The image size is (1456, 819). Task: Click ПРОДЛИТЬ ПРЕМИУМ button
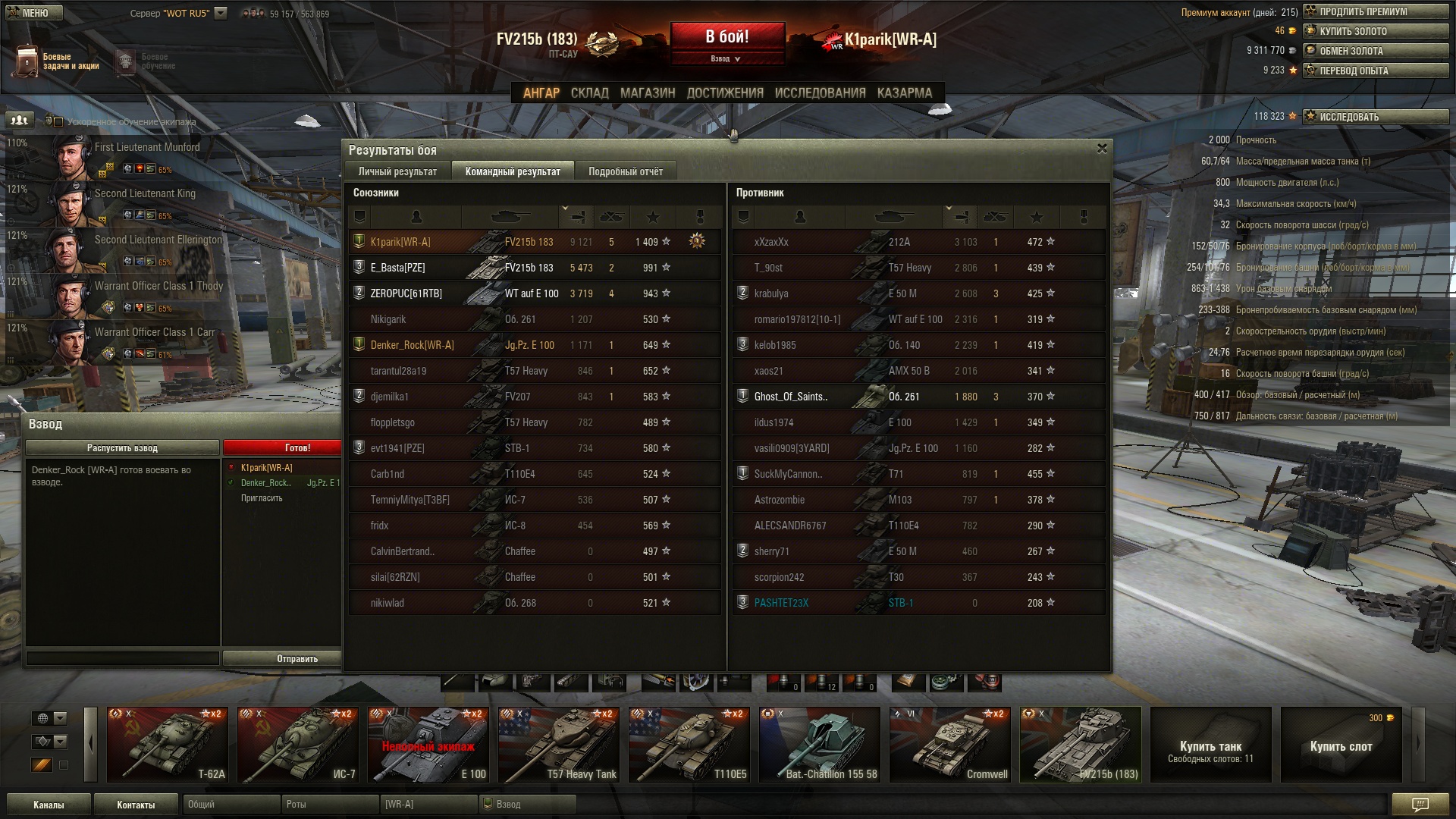click(x=1375, y=11)
